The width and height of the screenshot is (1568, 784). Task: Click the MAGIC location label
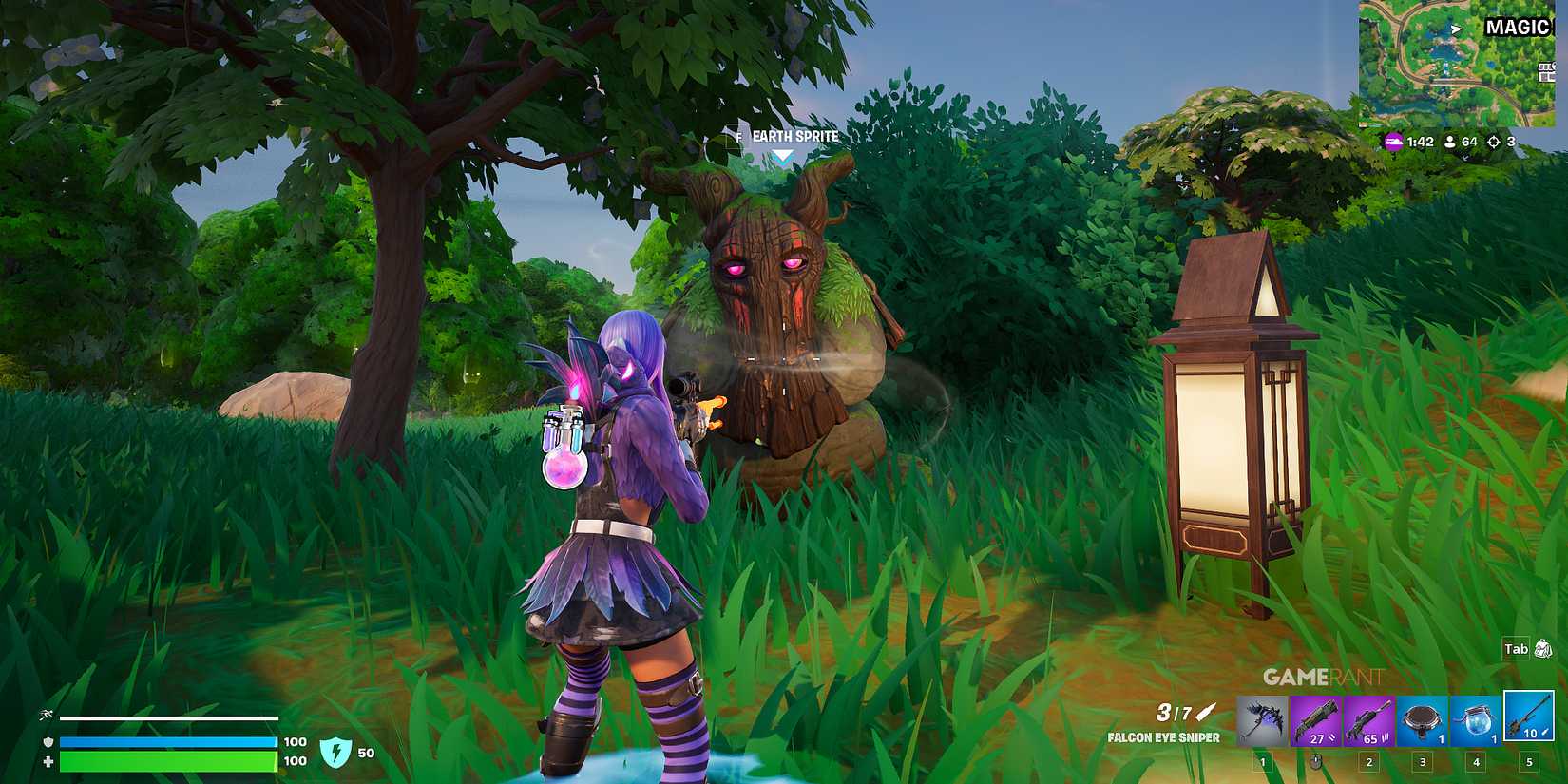click(x=1518, y=28)
